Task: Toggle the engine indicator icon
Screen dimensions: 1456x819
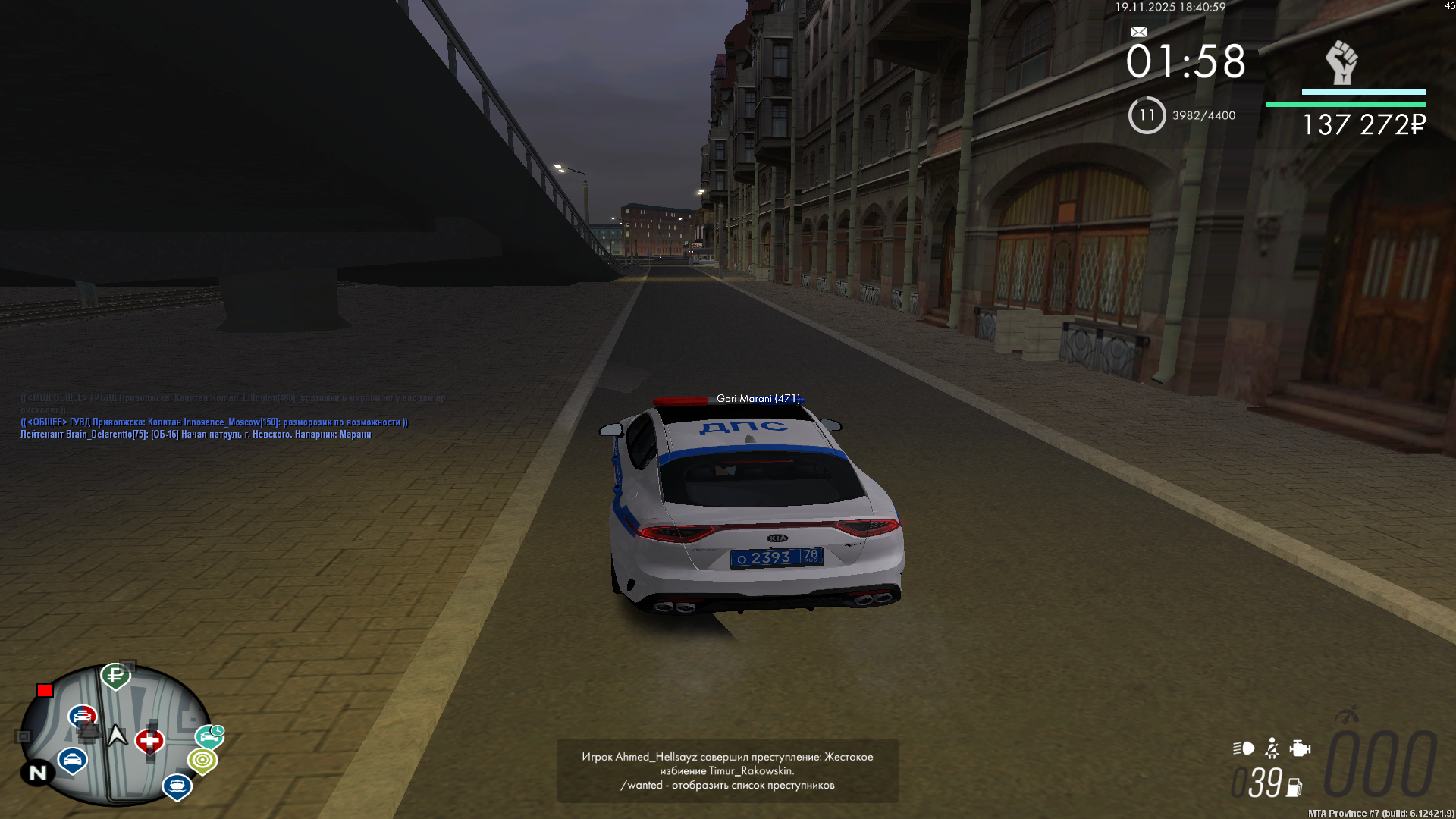Action: pos(1300,748)
